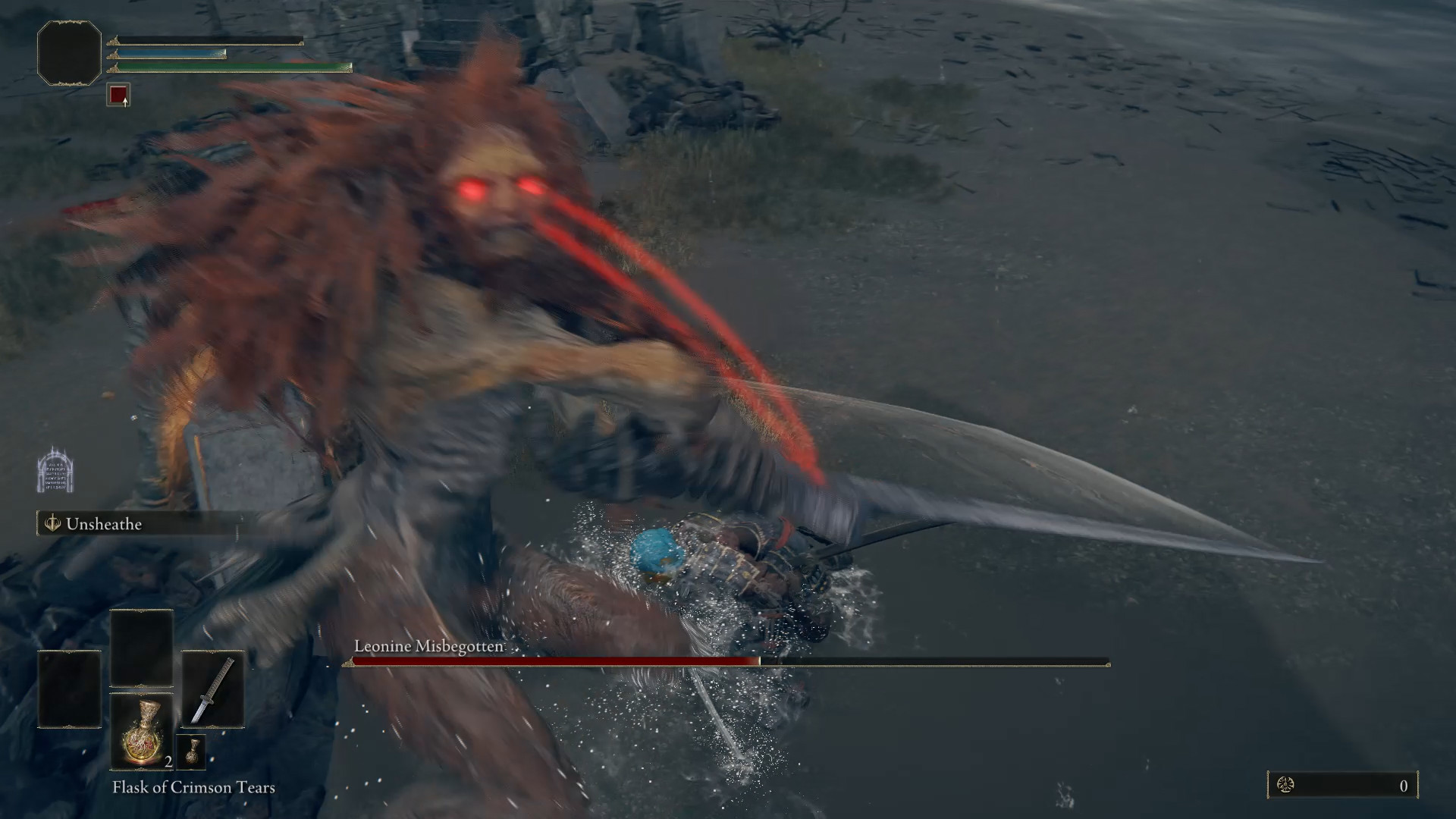Select the small flask pouch icon
1456x819 pixels.
click(x=191, y=751)
